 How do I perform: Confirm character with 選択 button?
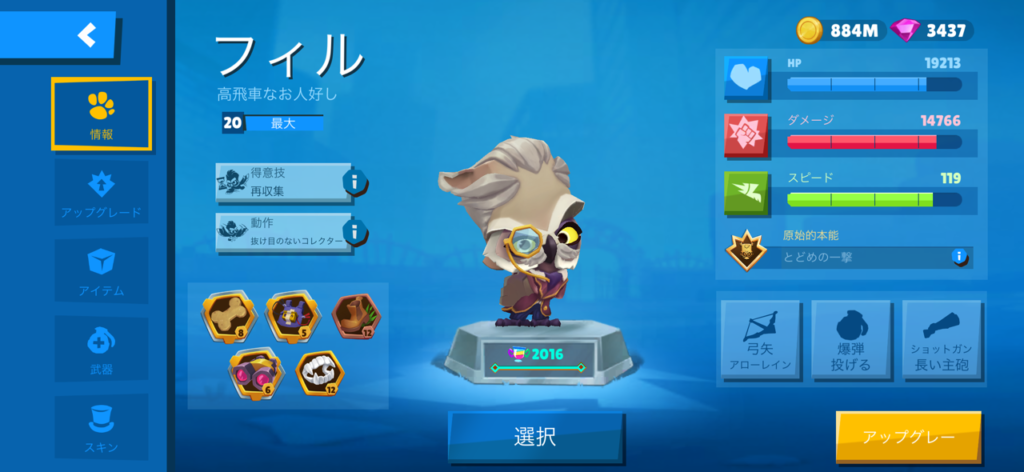(x=535, y=437)
